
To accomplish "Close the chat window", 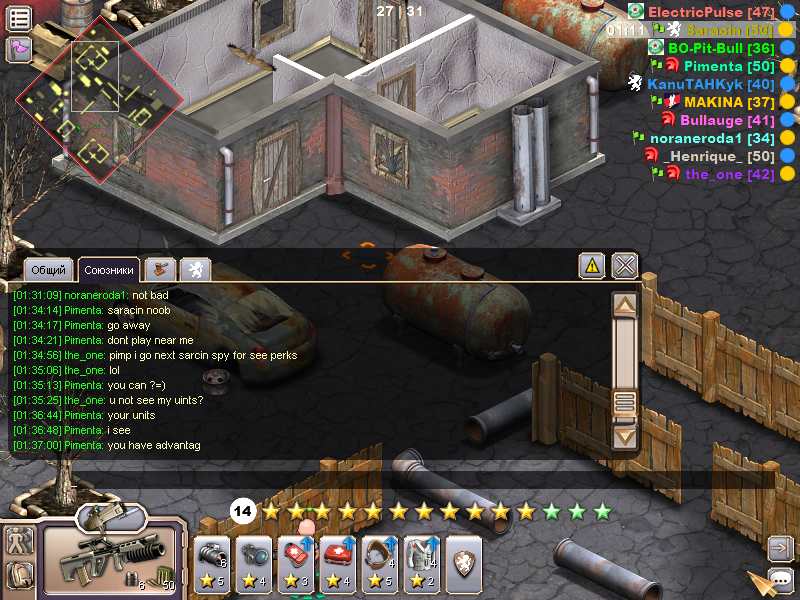I will 625,265.
